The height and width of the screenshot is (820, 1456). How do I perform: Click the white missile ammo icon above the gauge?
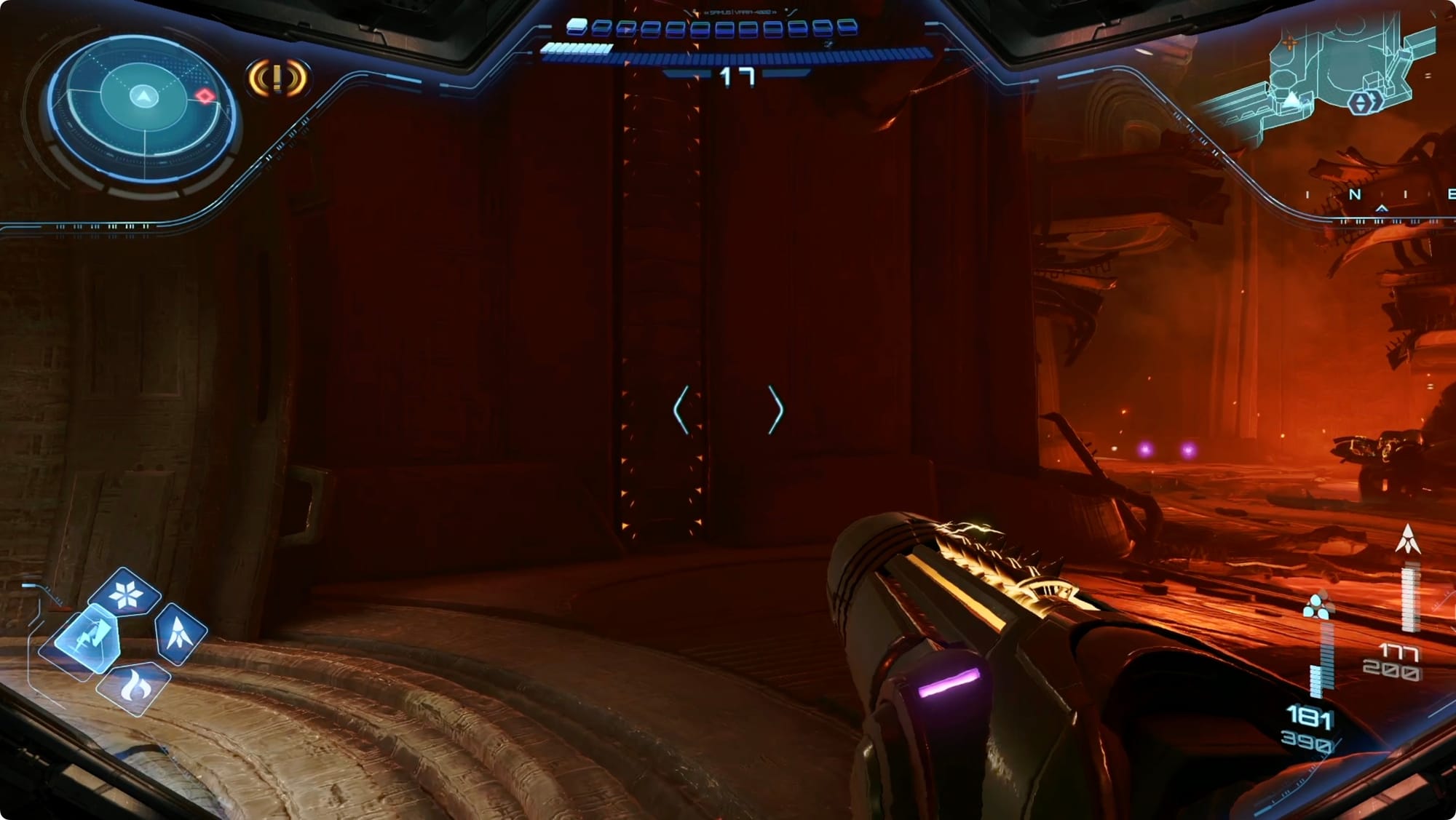[1408, 540]
